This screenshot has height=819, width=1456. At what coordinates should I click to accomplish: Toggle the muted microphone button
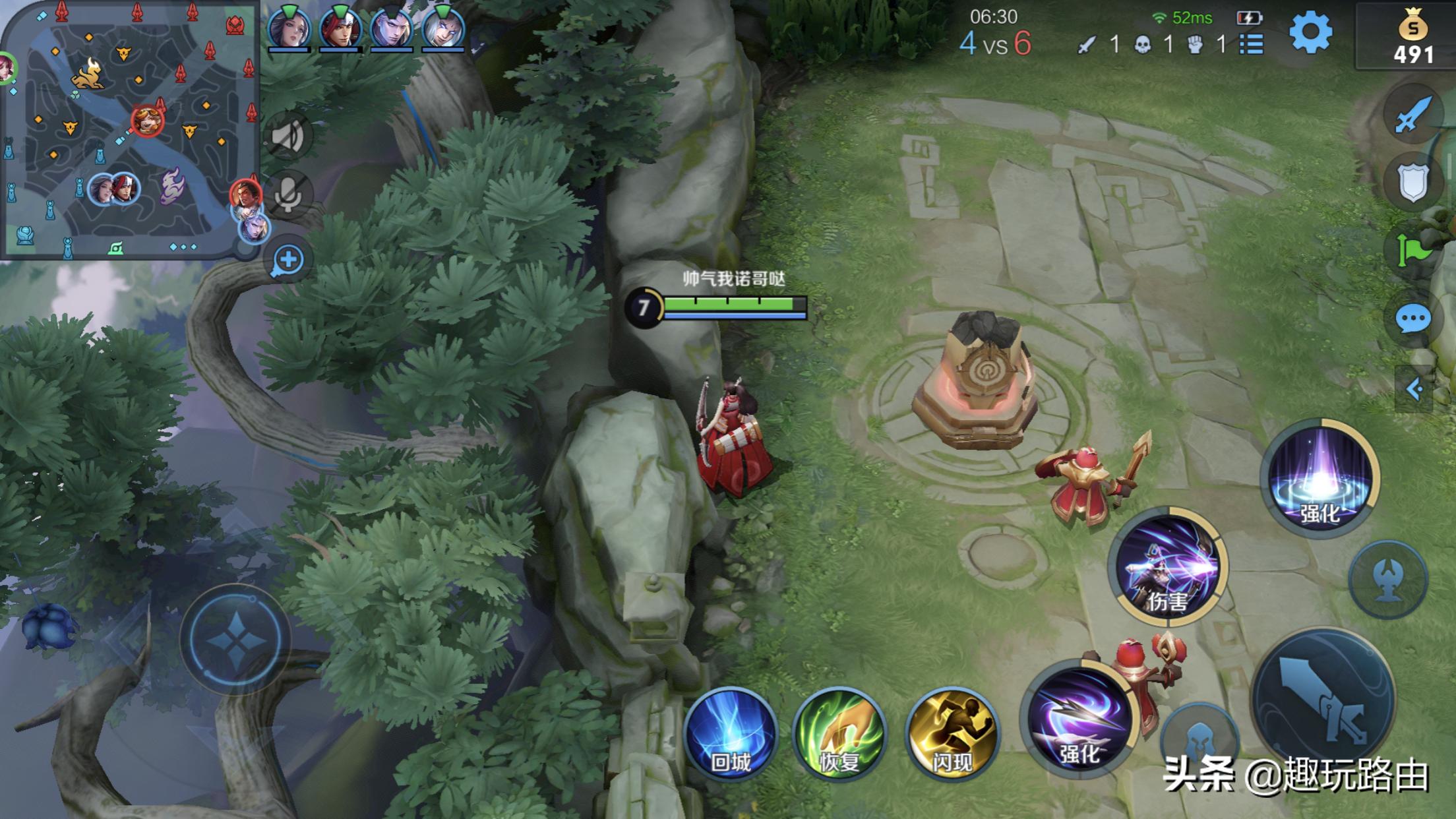point(288,195)
